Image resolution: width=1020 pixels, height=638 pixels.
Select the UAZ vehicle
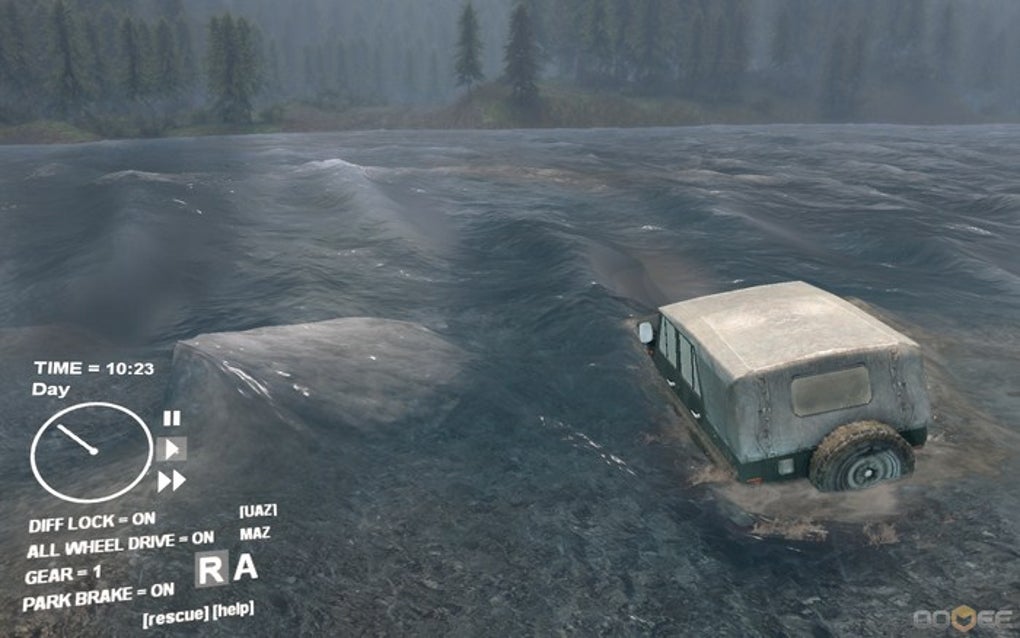point(258,511)
